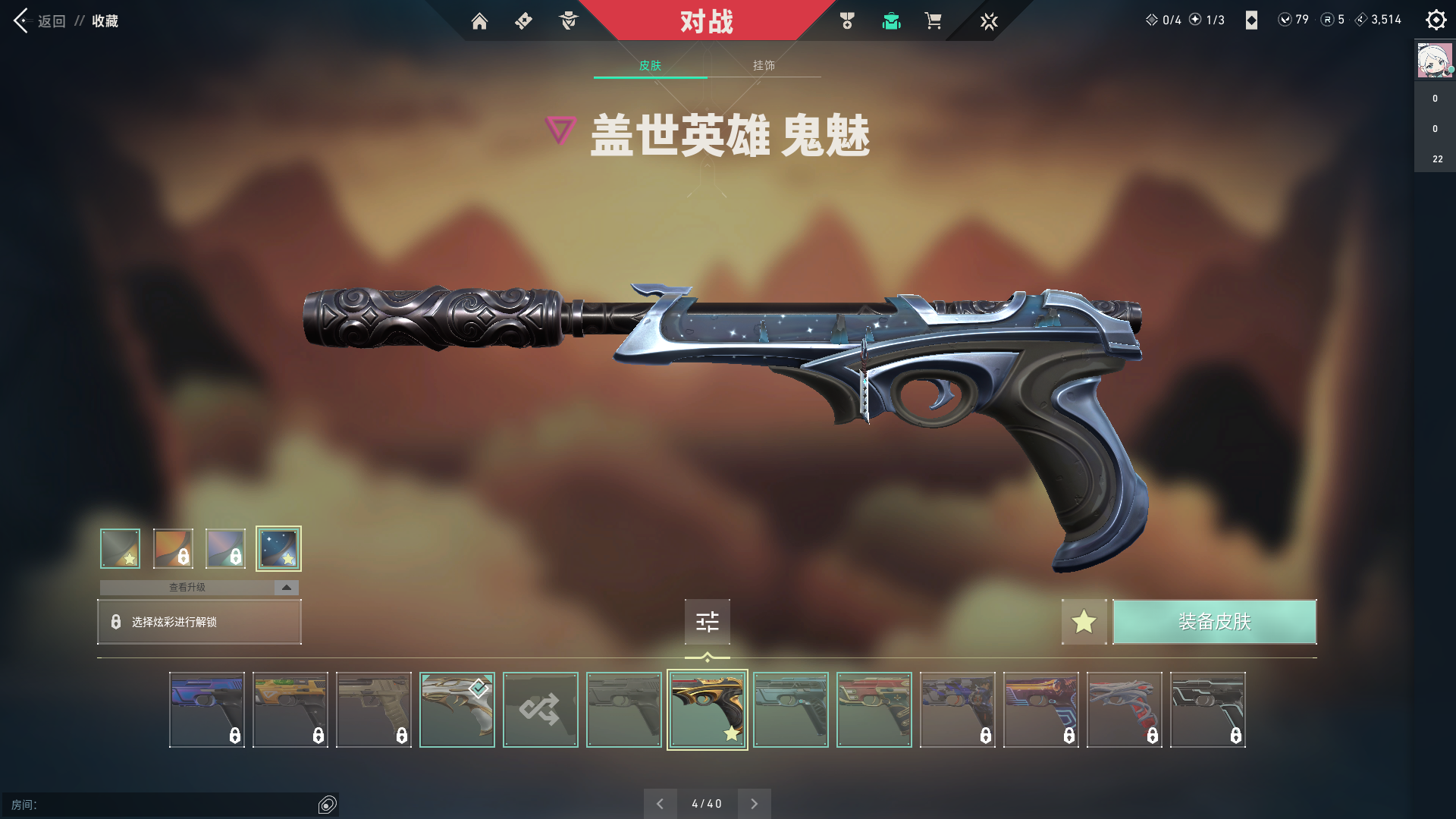This screenshot has width=1456, height=819.
Task: Open the agents page icon
Action: [568, 21]
